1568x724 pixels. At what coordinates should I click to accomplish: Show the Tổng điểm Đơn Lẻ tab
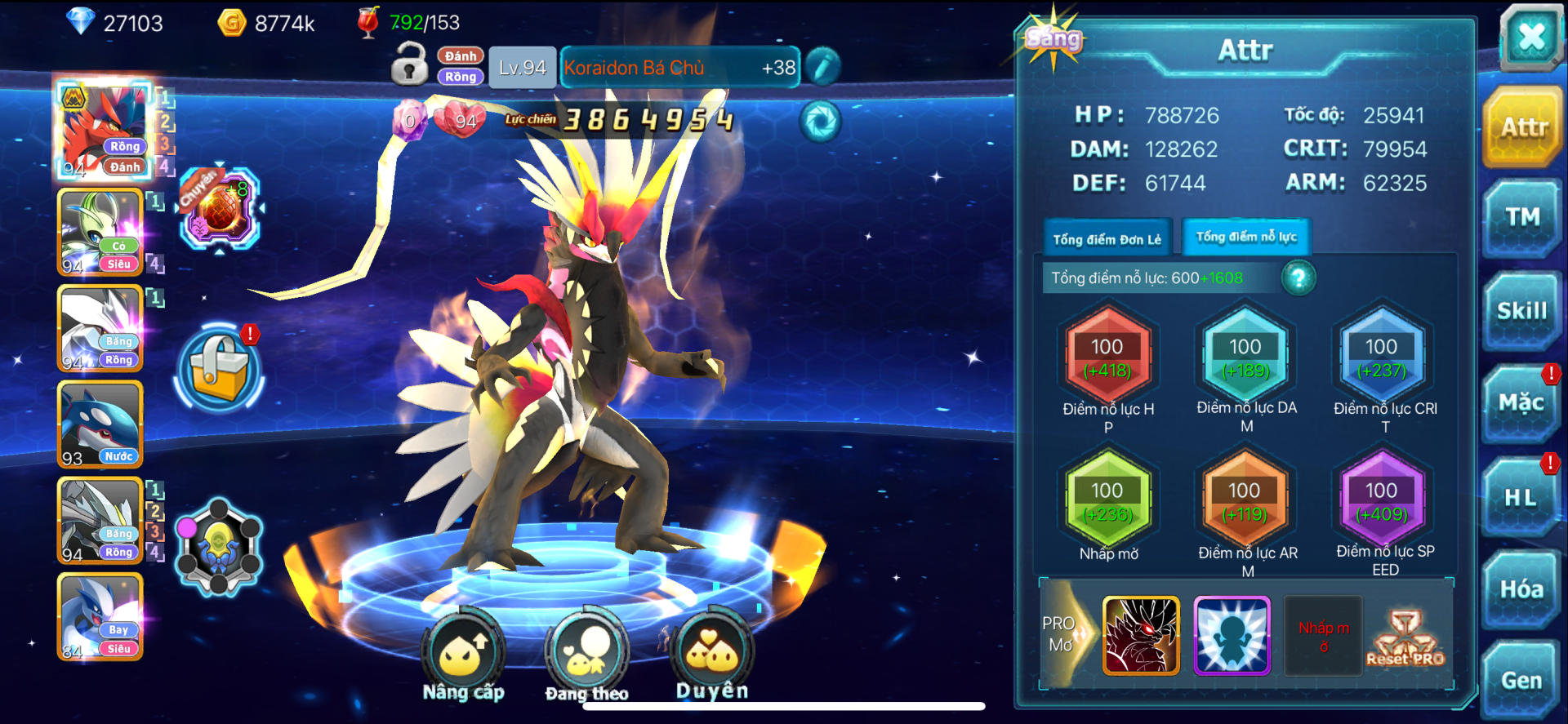1107,239
